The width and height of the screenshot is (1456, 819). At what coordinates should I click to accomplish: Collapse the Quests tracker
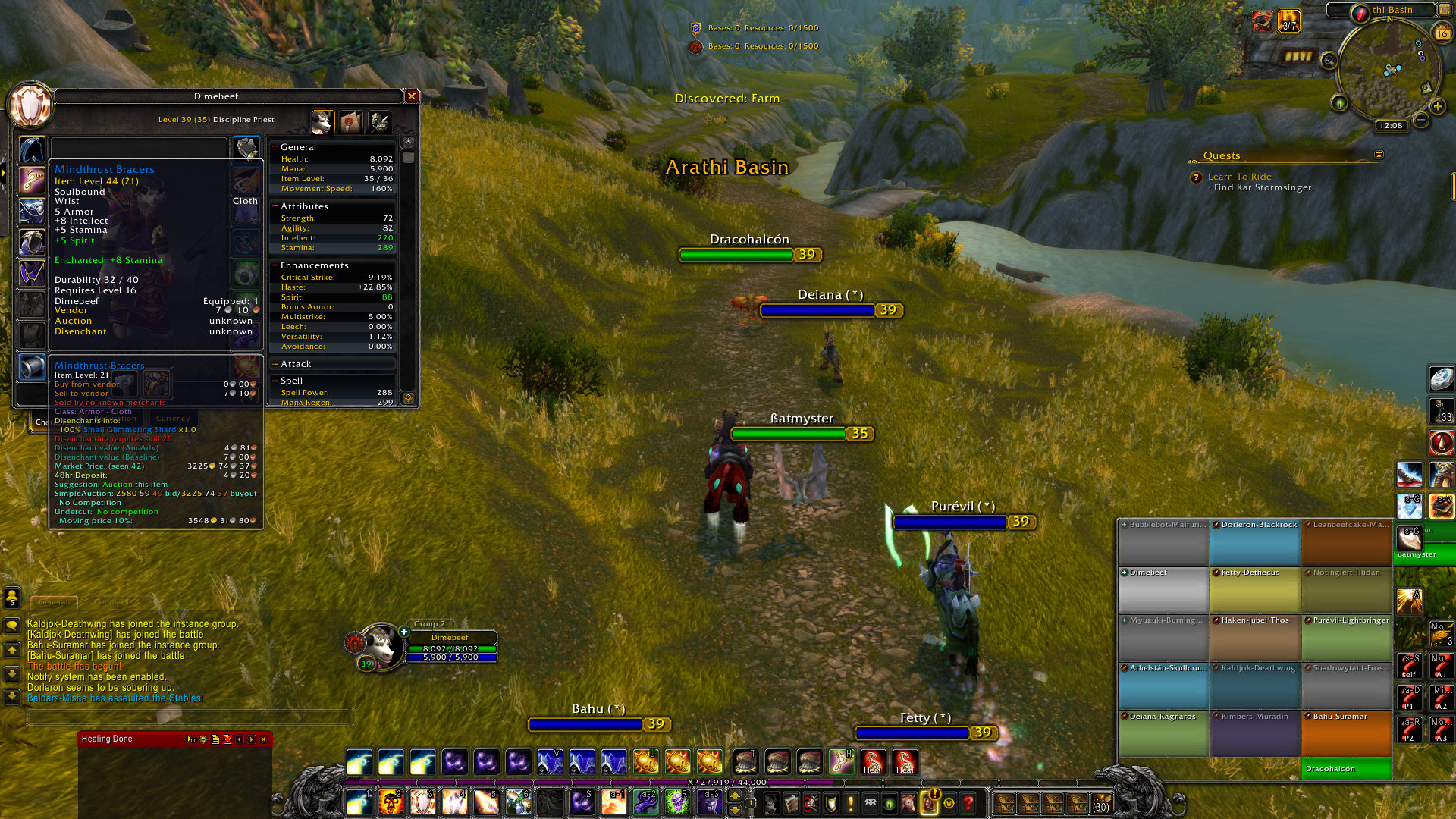coord(1379,155)
